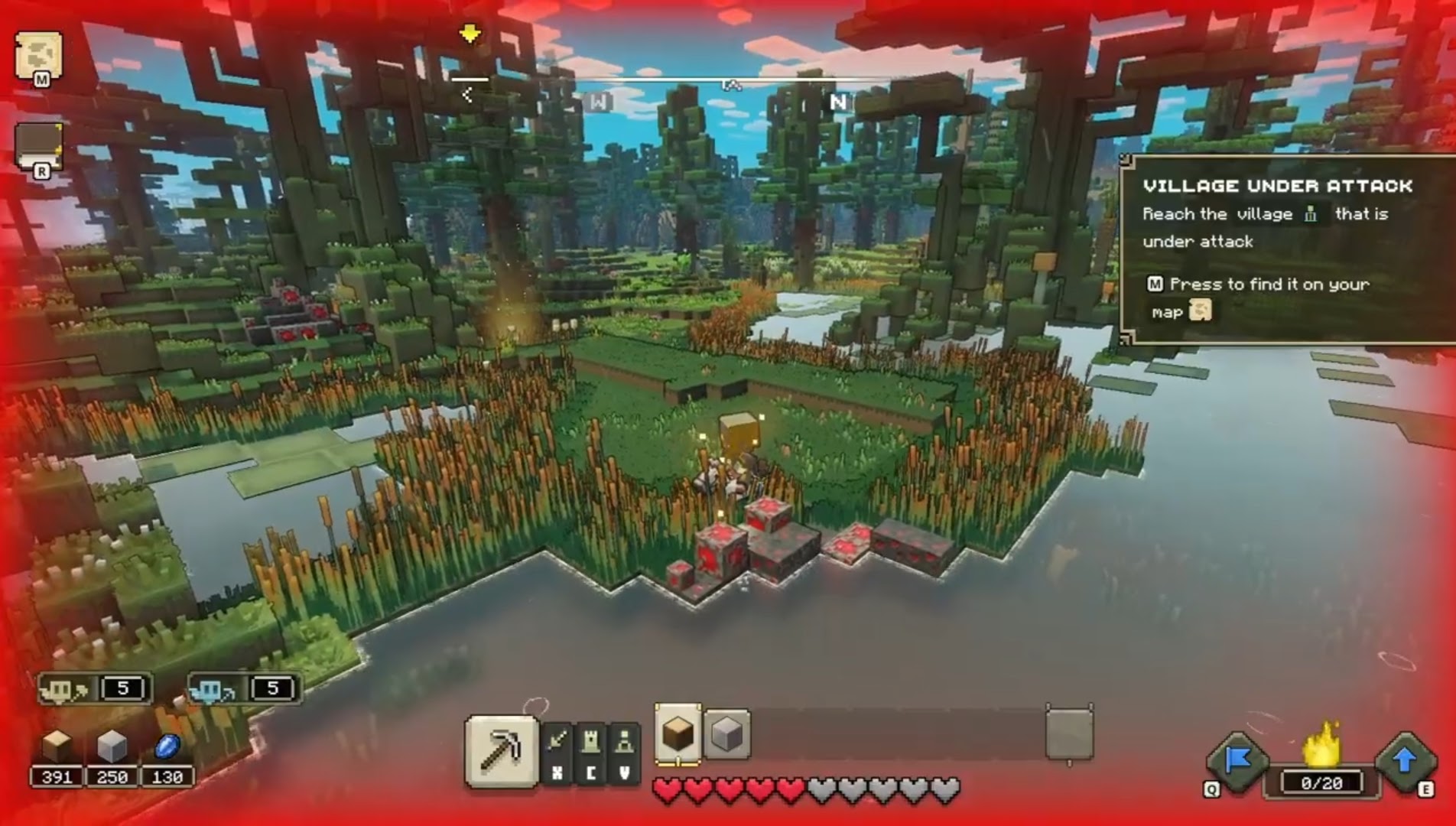
Task: Select the attack-direction arrow tool
Action: [558, 739]
